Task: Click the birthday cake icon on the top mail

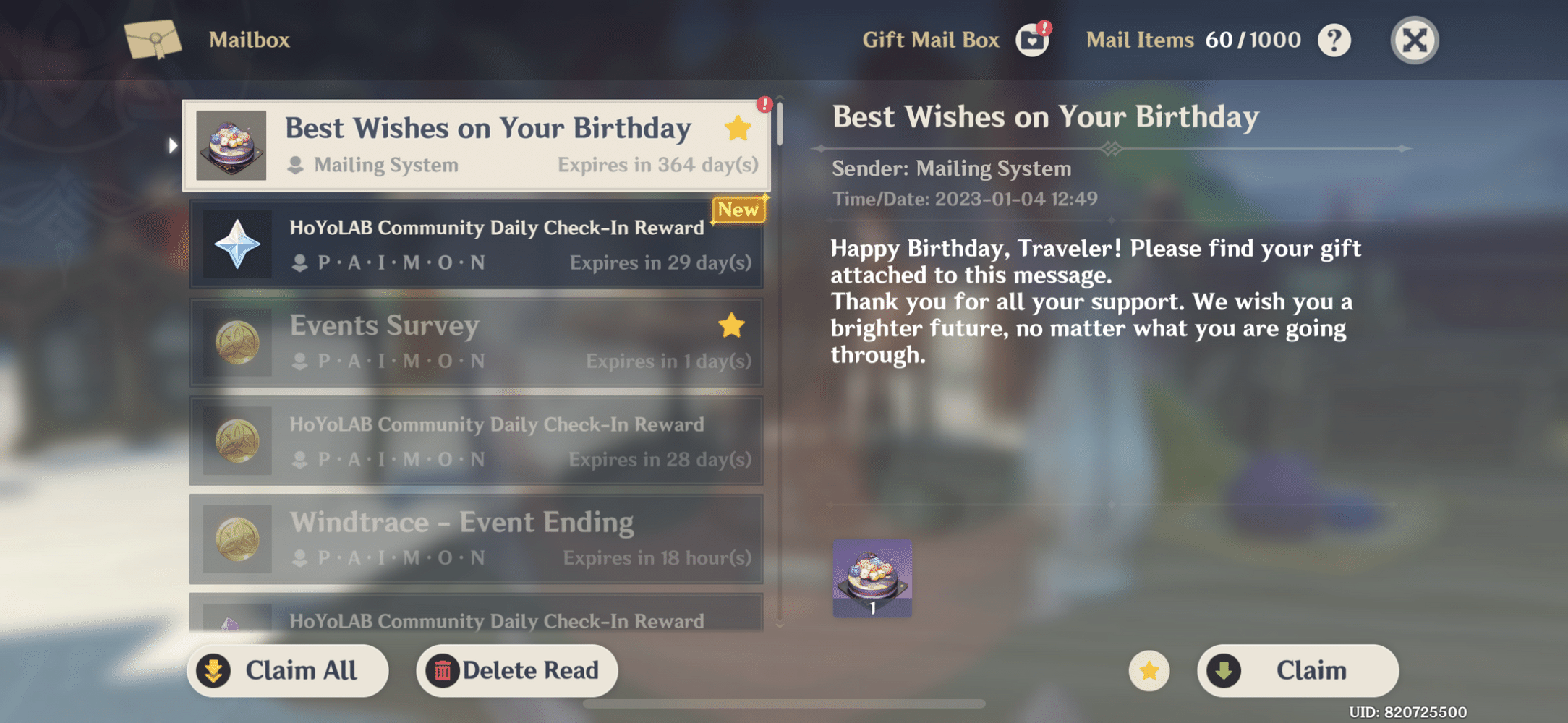Action: (230, 145)
